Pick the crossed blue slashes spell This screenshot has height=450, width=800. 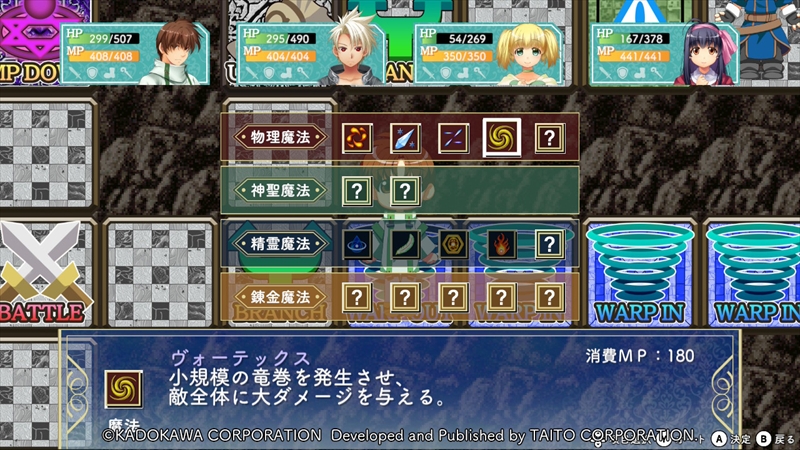pos(453,137)
